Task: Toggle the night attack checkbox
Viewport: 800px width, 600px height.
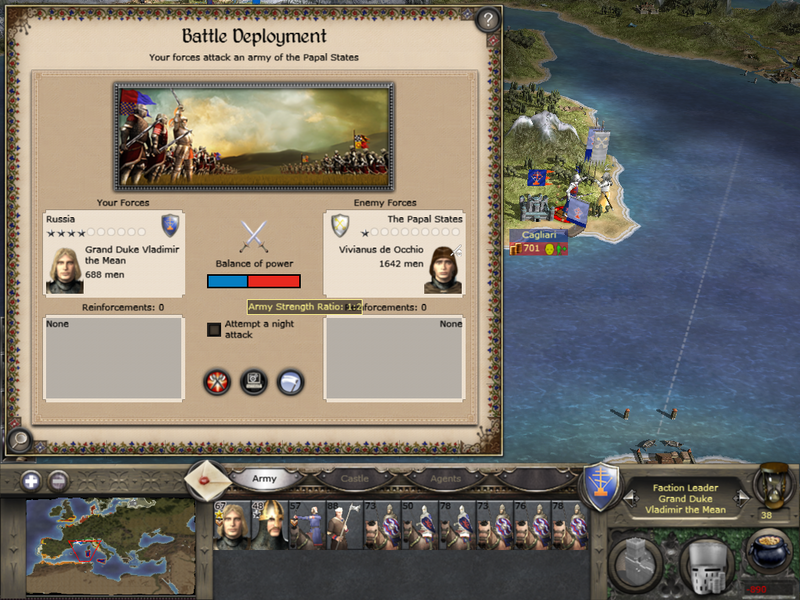Action: 214,329
